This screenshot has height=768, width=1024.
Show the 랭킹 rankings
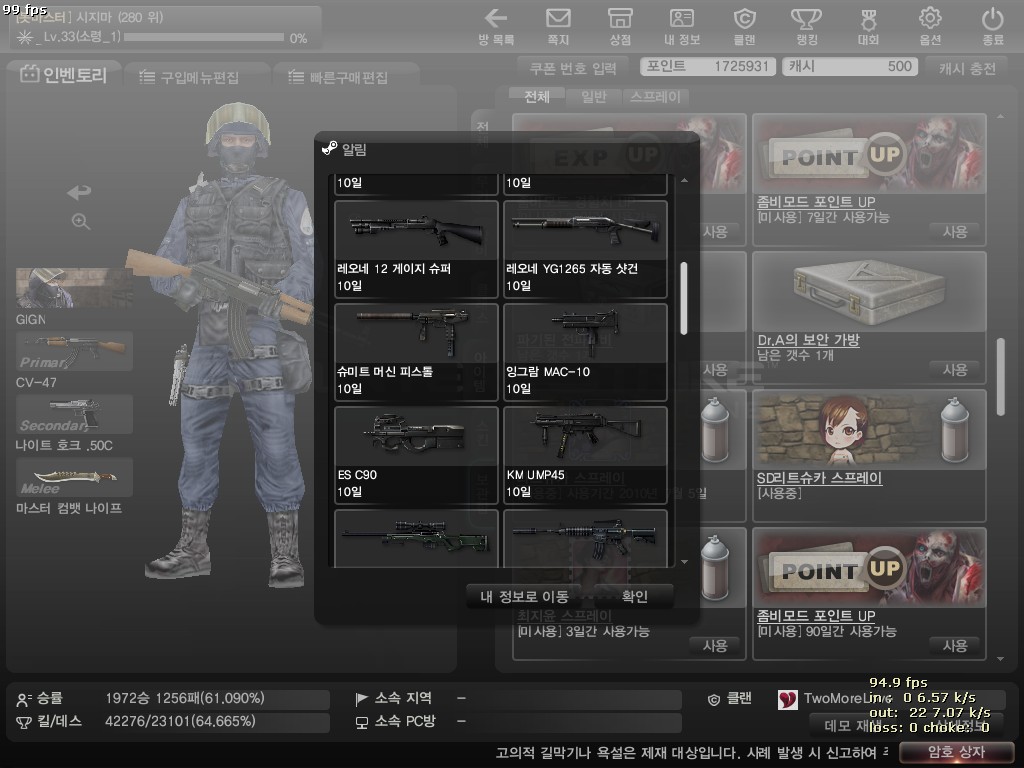tap(806, 27)
